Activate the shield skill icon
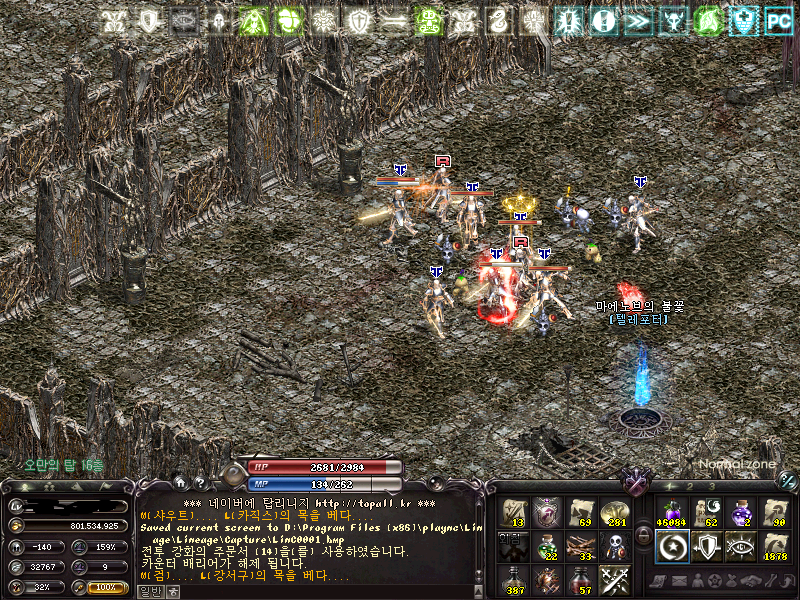Screen dimensions: 800x600 705,546
